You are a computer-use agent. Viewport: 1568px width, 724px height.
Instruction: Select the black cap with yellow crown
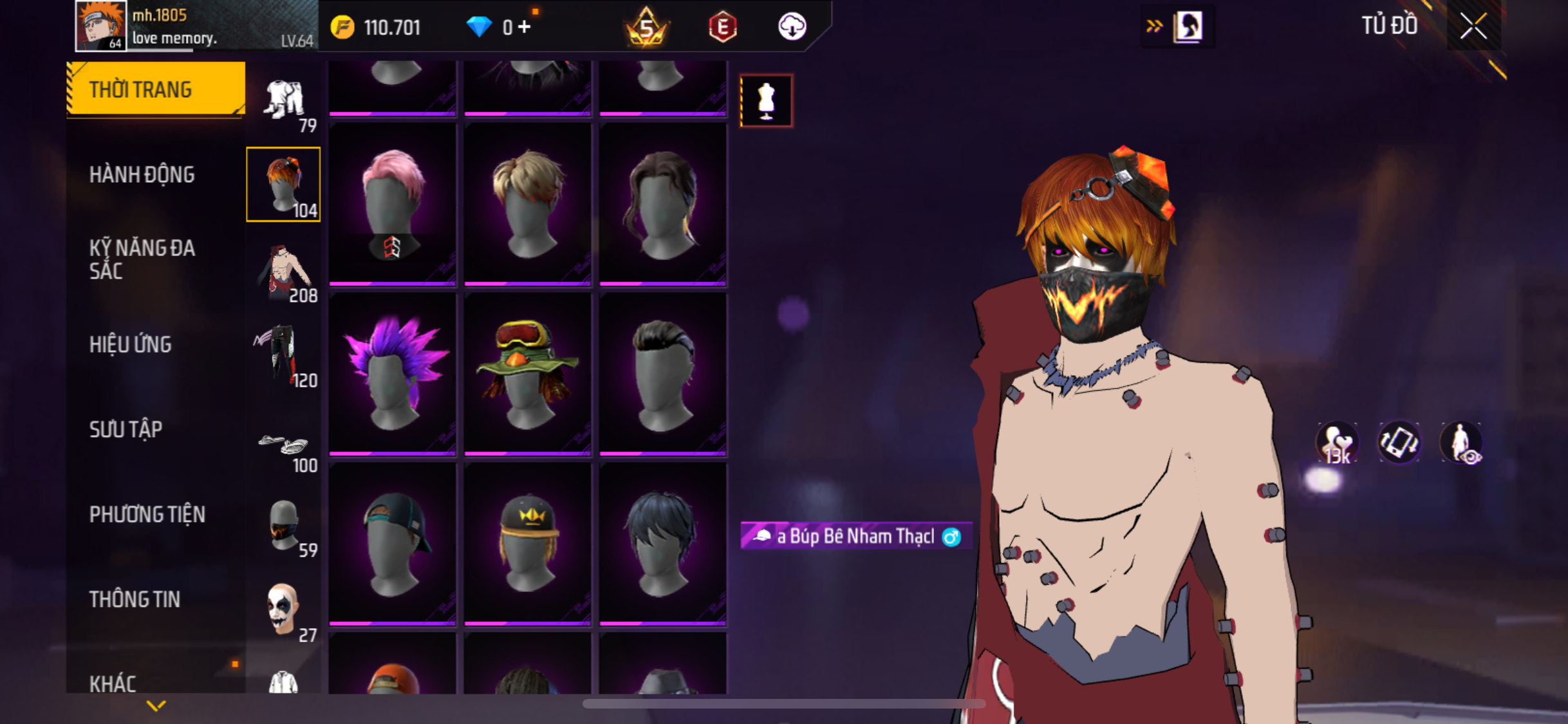(x=527, y=544)
